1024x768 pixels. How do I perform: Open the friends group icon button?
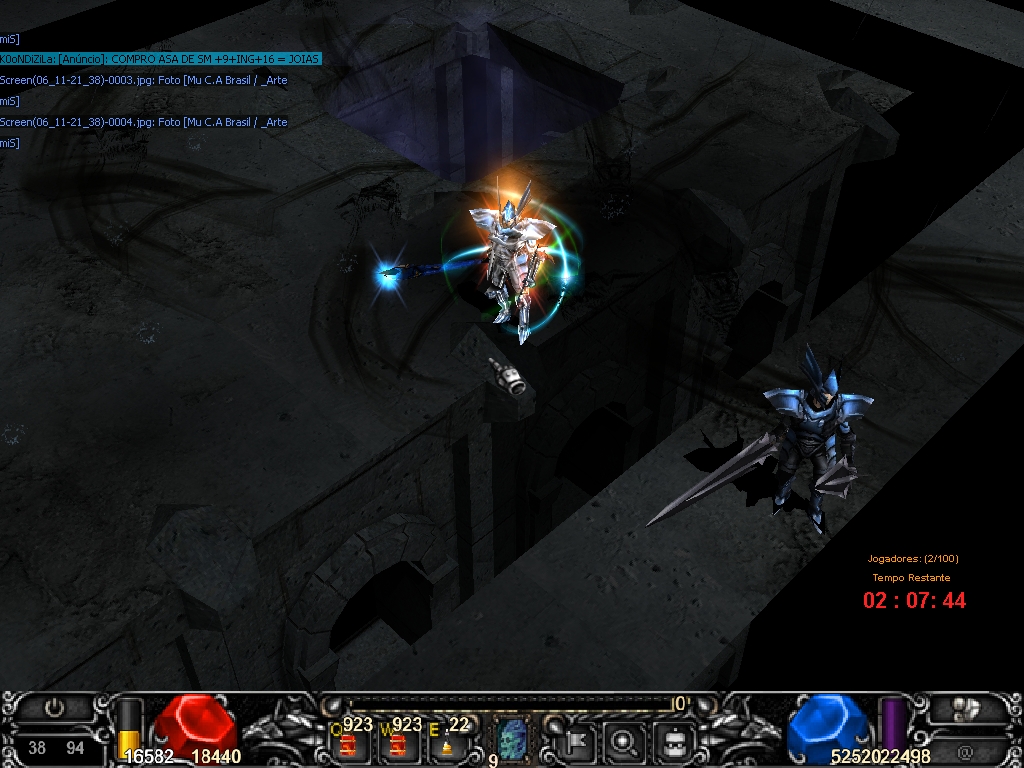tap(966, 709)
